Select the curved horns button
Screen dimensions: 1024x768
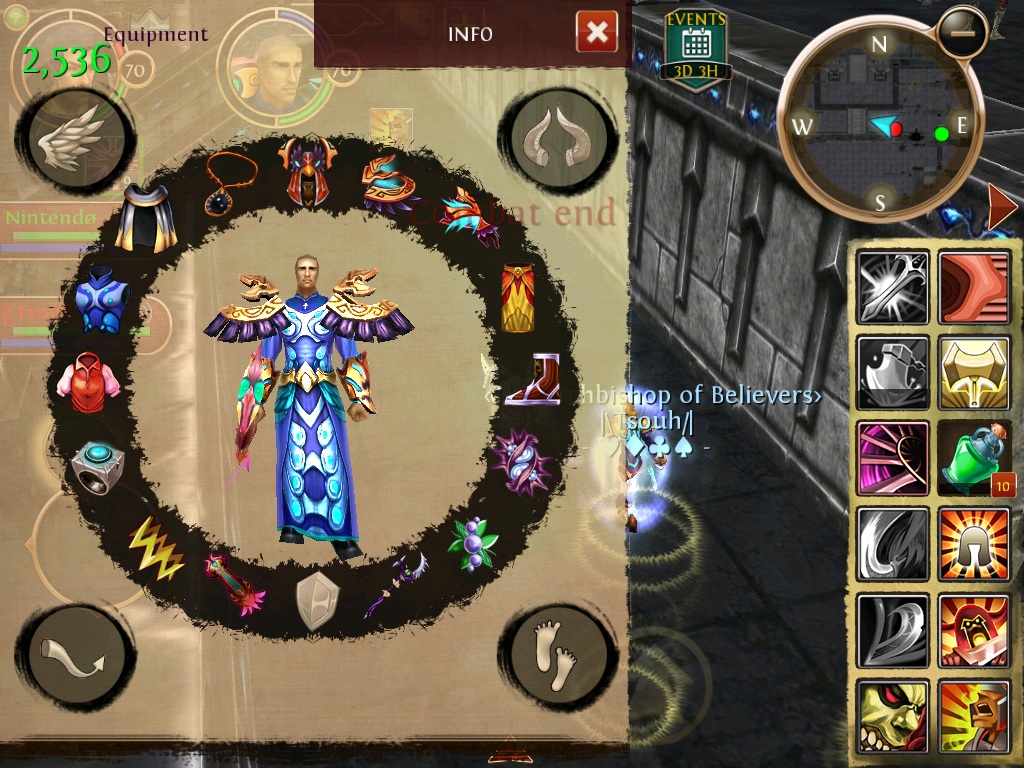point(559,141)
